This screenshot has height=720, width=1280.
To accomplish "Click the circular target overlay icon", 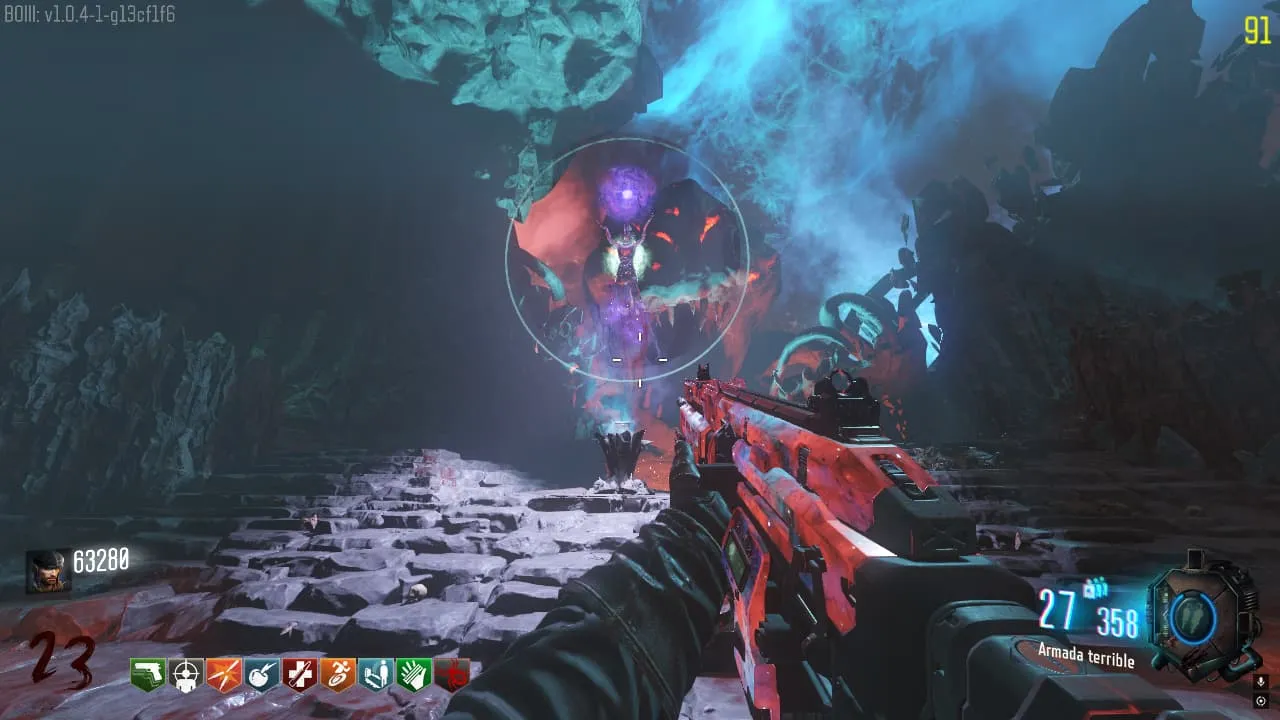I will tap(1260, 700).
